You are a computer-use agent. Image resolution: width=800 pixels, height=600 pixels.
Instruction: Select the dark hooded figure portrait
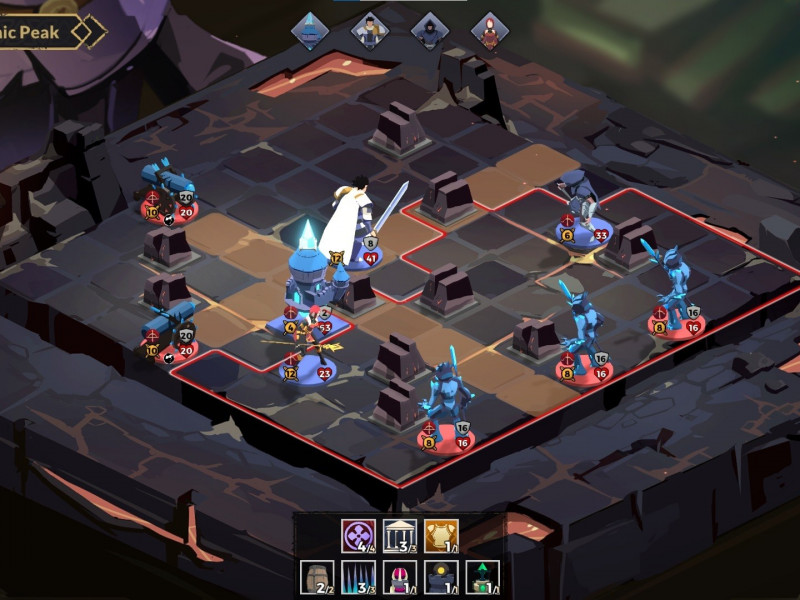pos(430,30)
